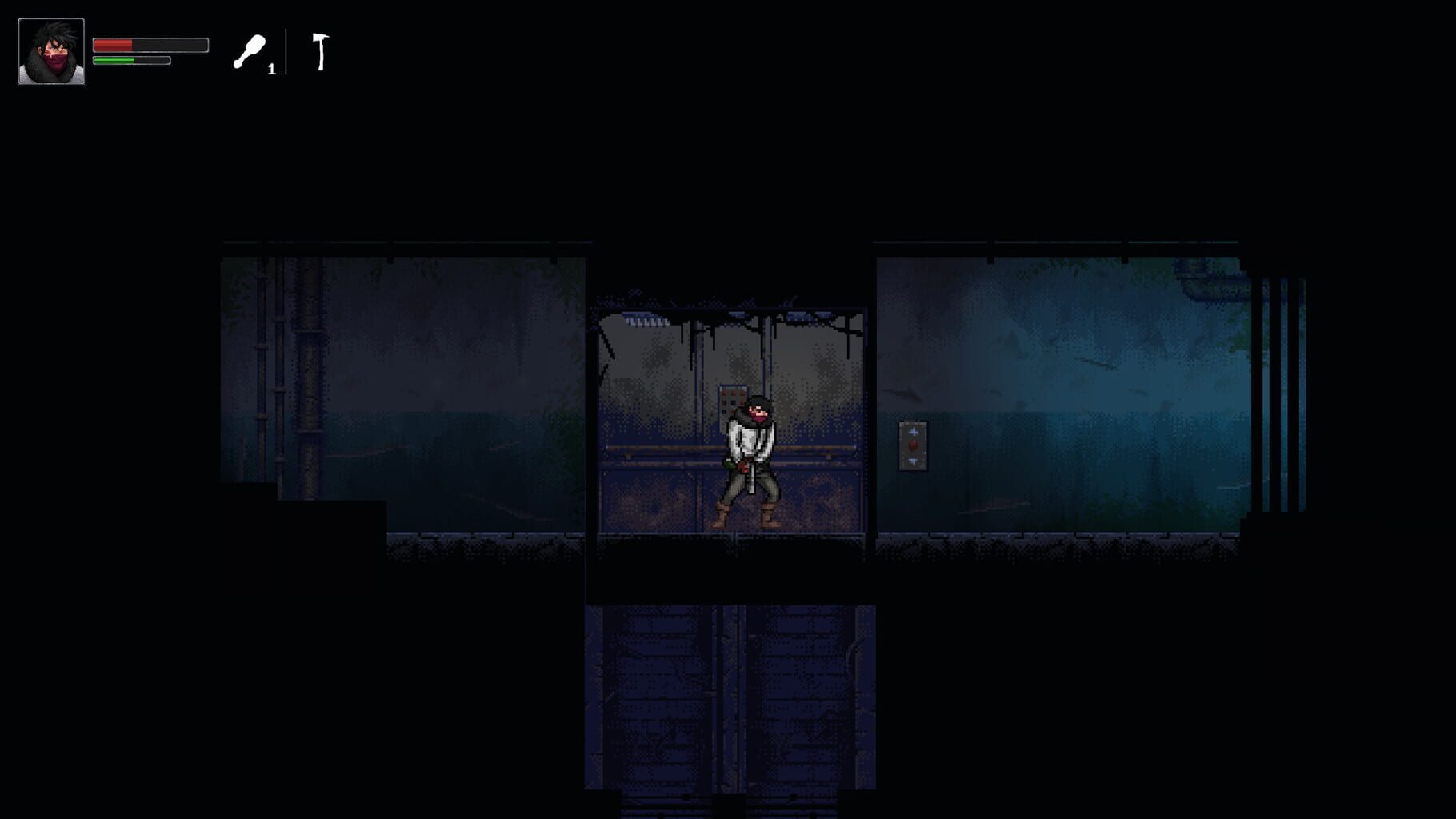Expand the divider between the two weapon slots
The height and width of the screenshot is (819, 1456).
coord(286,53)
